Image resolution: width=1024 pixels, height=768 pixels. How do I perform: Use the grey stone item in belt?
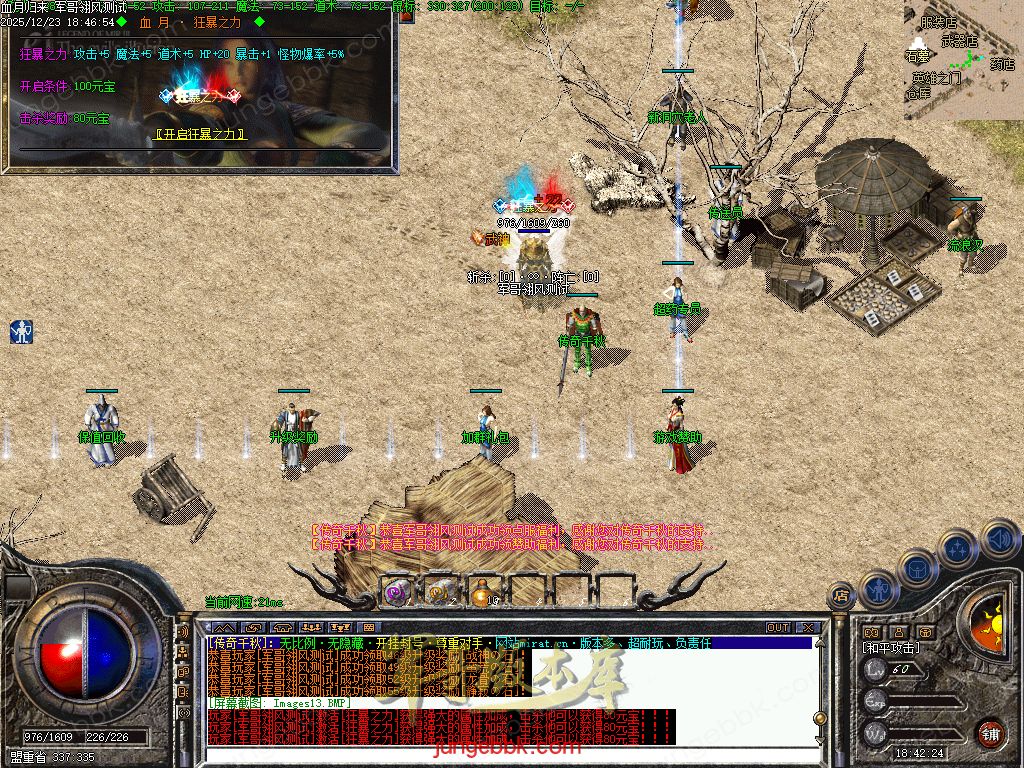[441, 591]
